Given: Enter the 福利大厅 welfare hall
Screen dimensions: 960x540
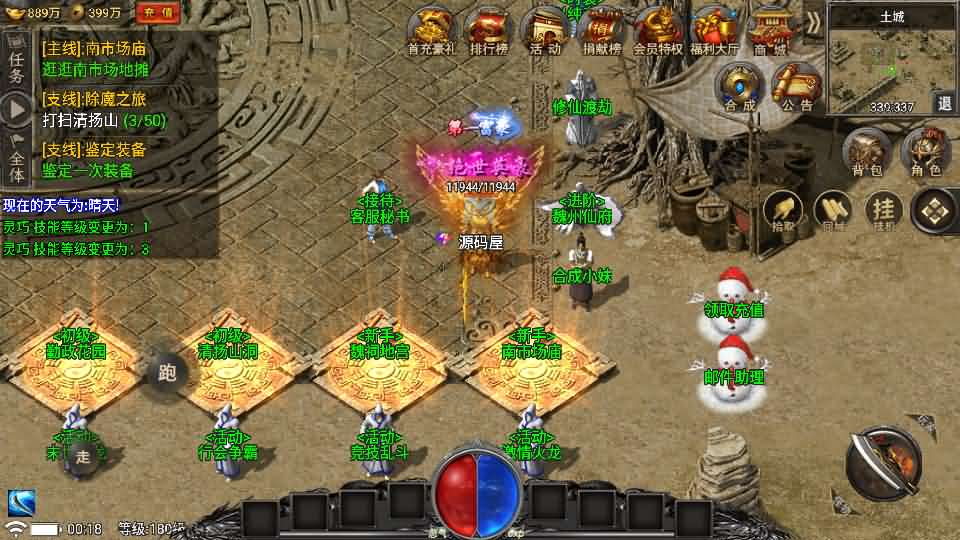Looking at the screenshot, I should tap(714, 30).
